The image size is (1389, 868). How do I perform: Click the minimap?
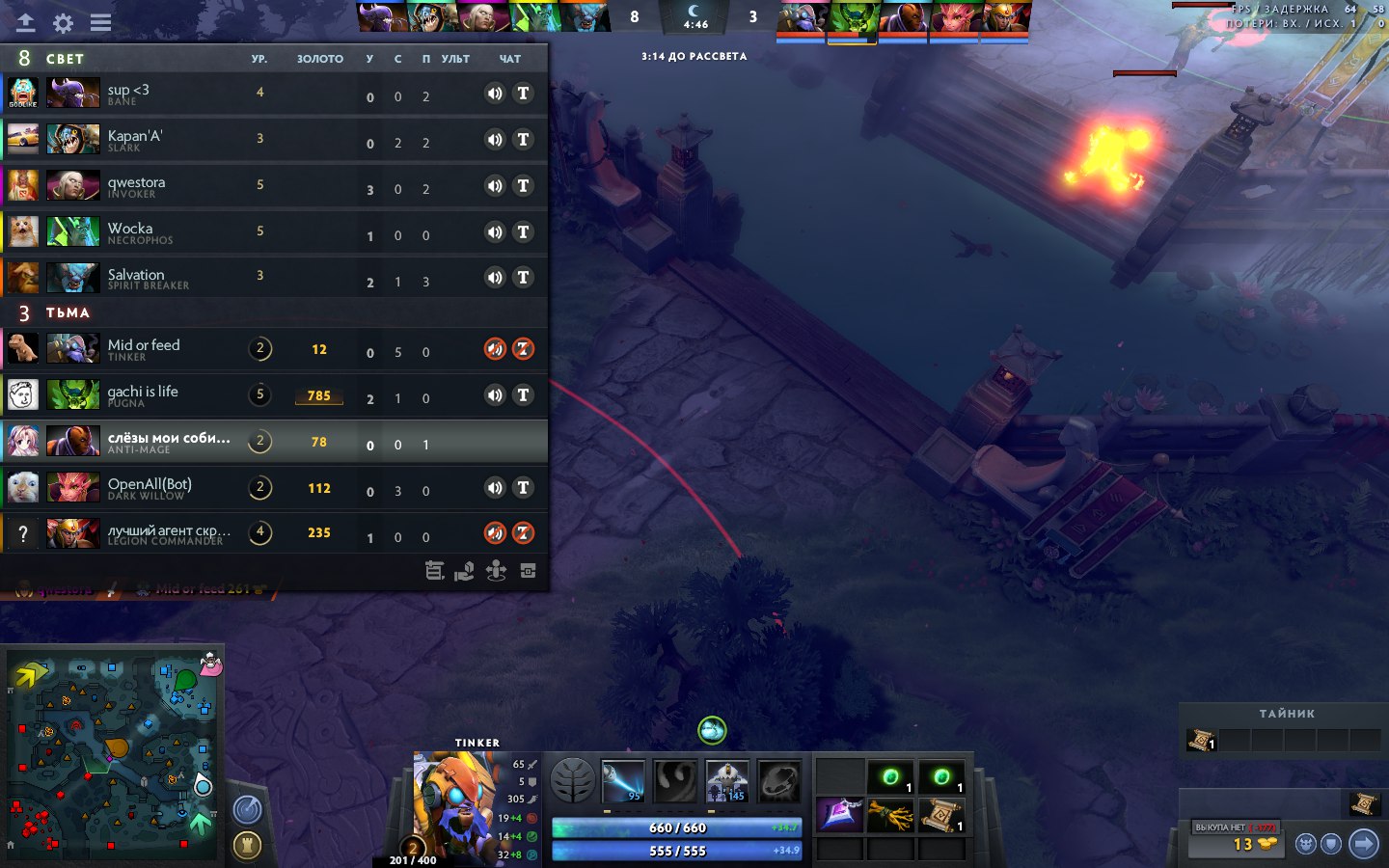[x=114, y=752]
